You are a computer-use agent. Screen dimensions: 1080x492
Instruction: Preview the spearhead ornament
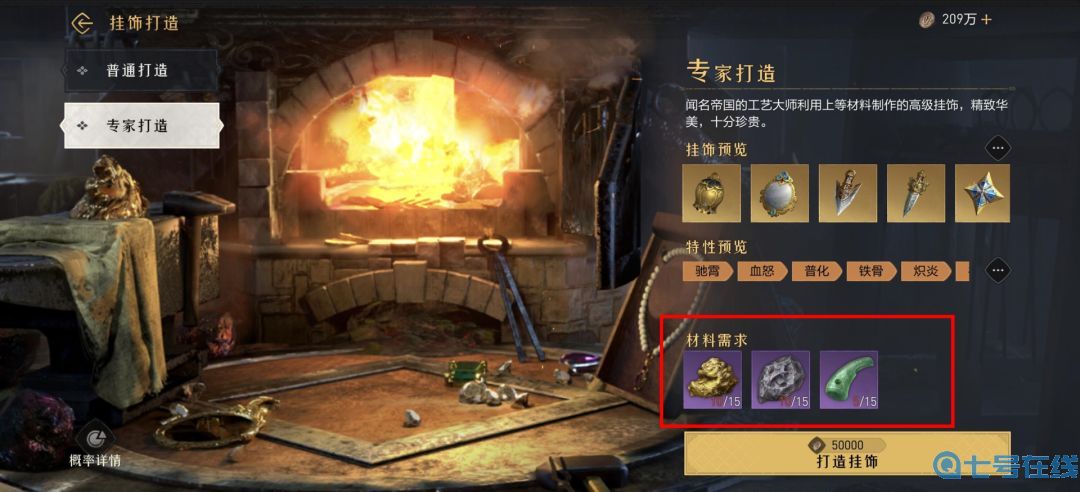(847, 193)
